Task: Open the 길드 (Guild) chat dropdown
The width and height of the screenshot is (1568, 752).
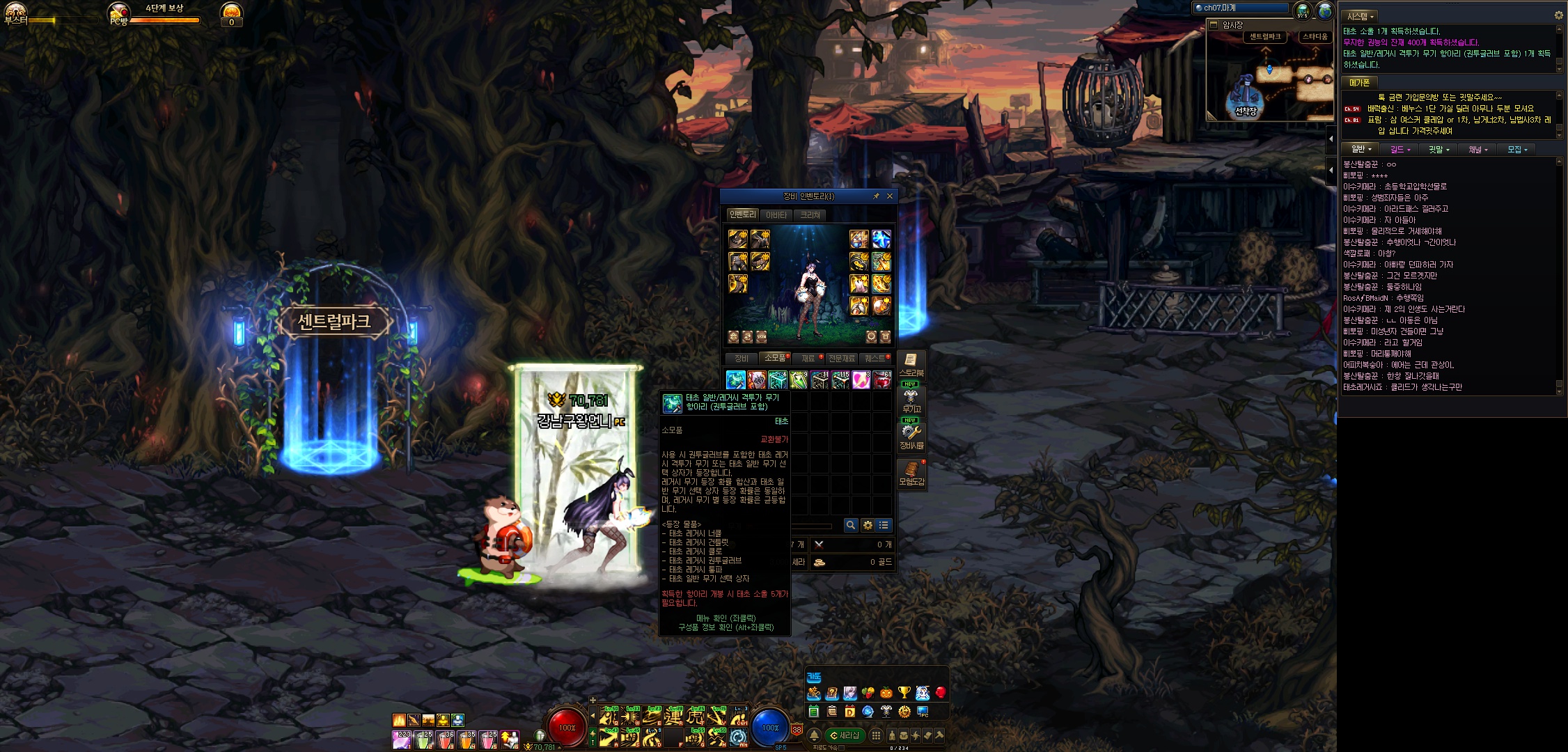Action: point(1400,150)
